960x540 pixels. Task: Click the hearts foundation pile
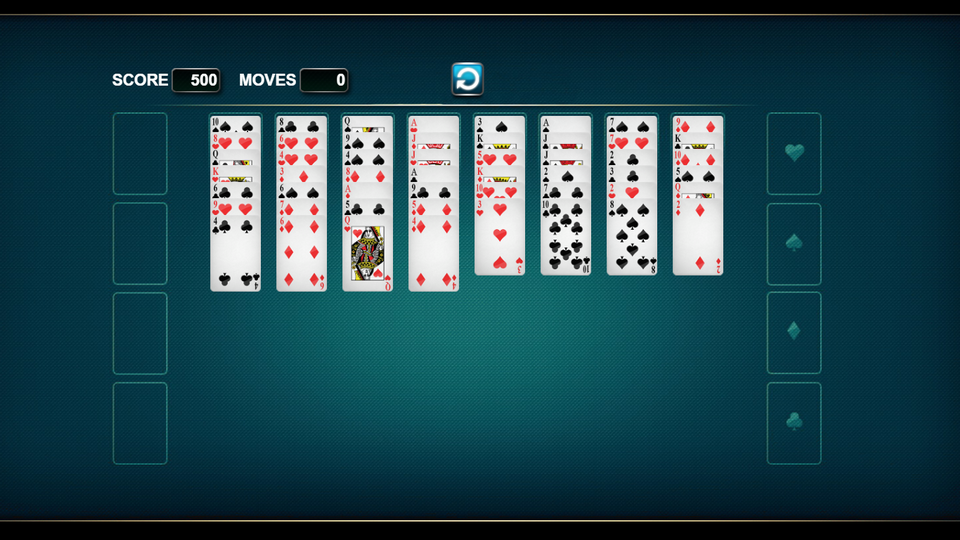(794, 153)
